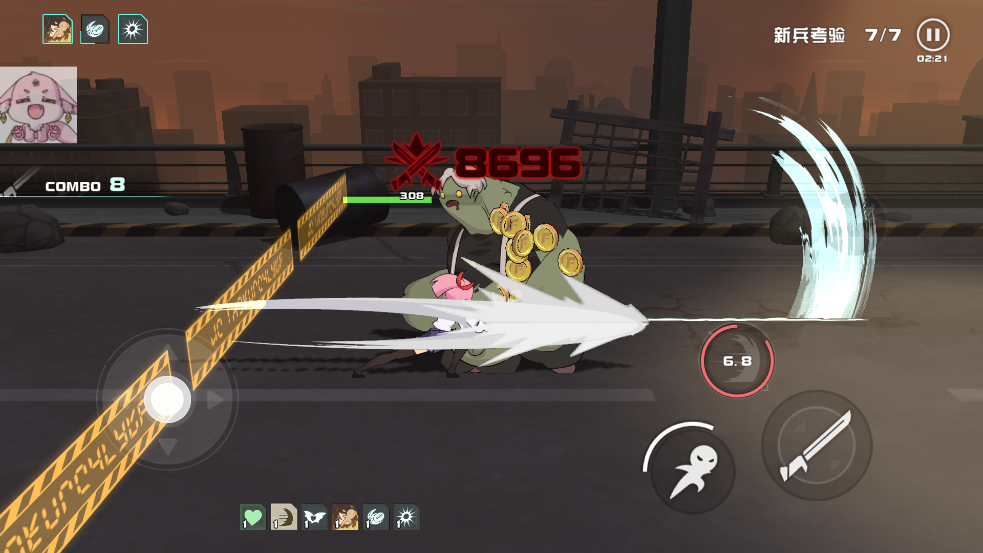Tap the sword attack button
The height and width of the screenshot is (553, 983).
click(816, 445)
